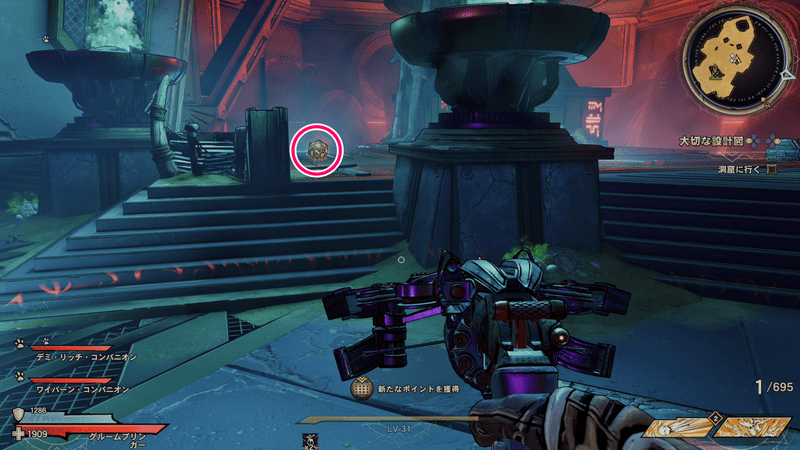Select the デミ・リッチ・コンパニオン companion entry
Image resolution: width=800 pixels, height=450 pixels.
tap(82, 356)
